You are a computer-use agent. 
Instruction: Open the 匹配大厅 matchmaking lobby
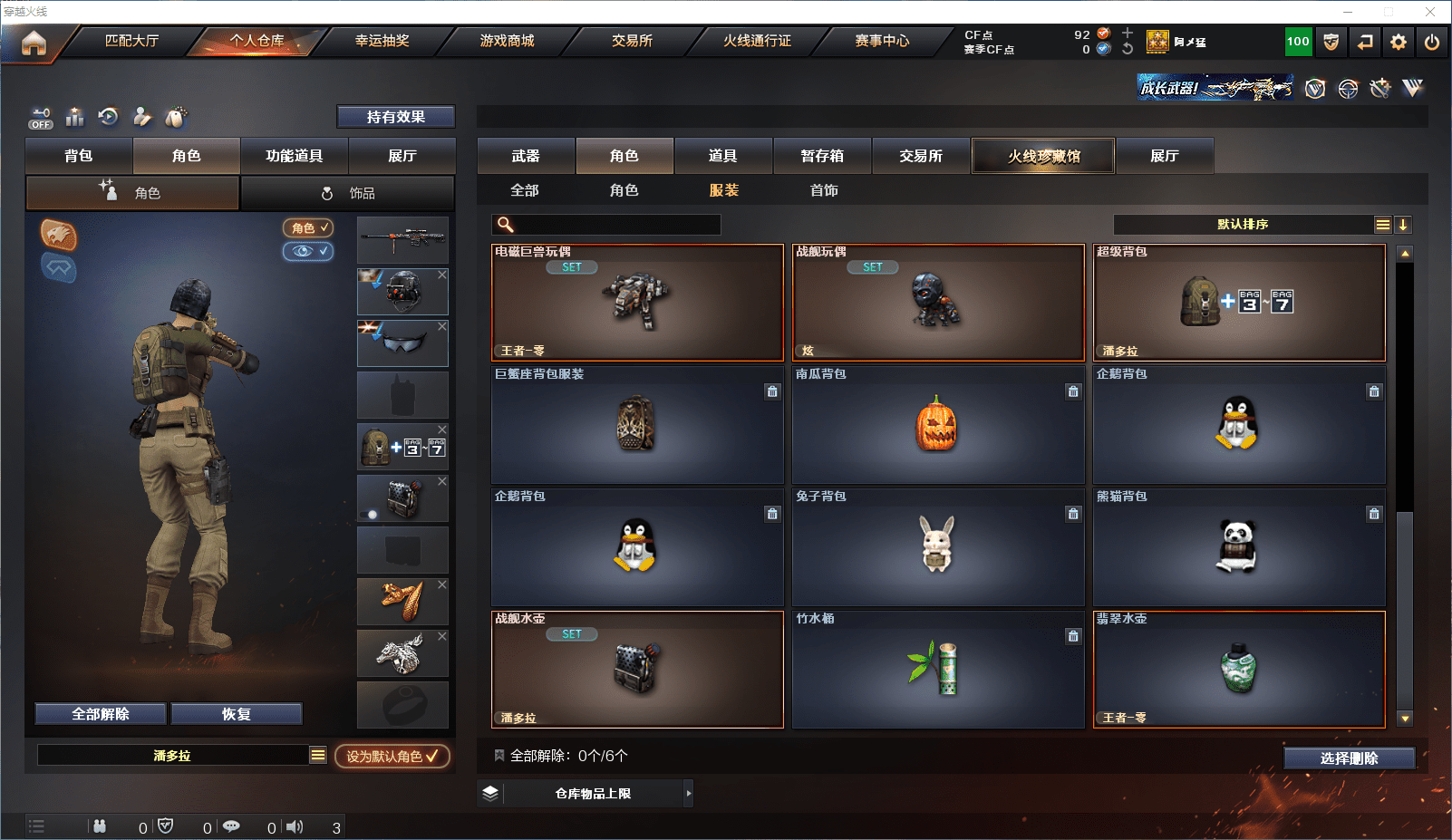[131, 41]
